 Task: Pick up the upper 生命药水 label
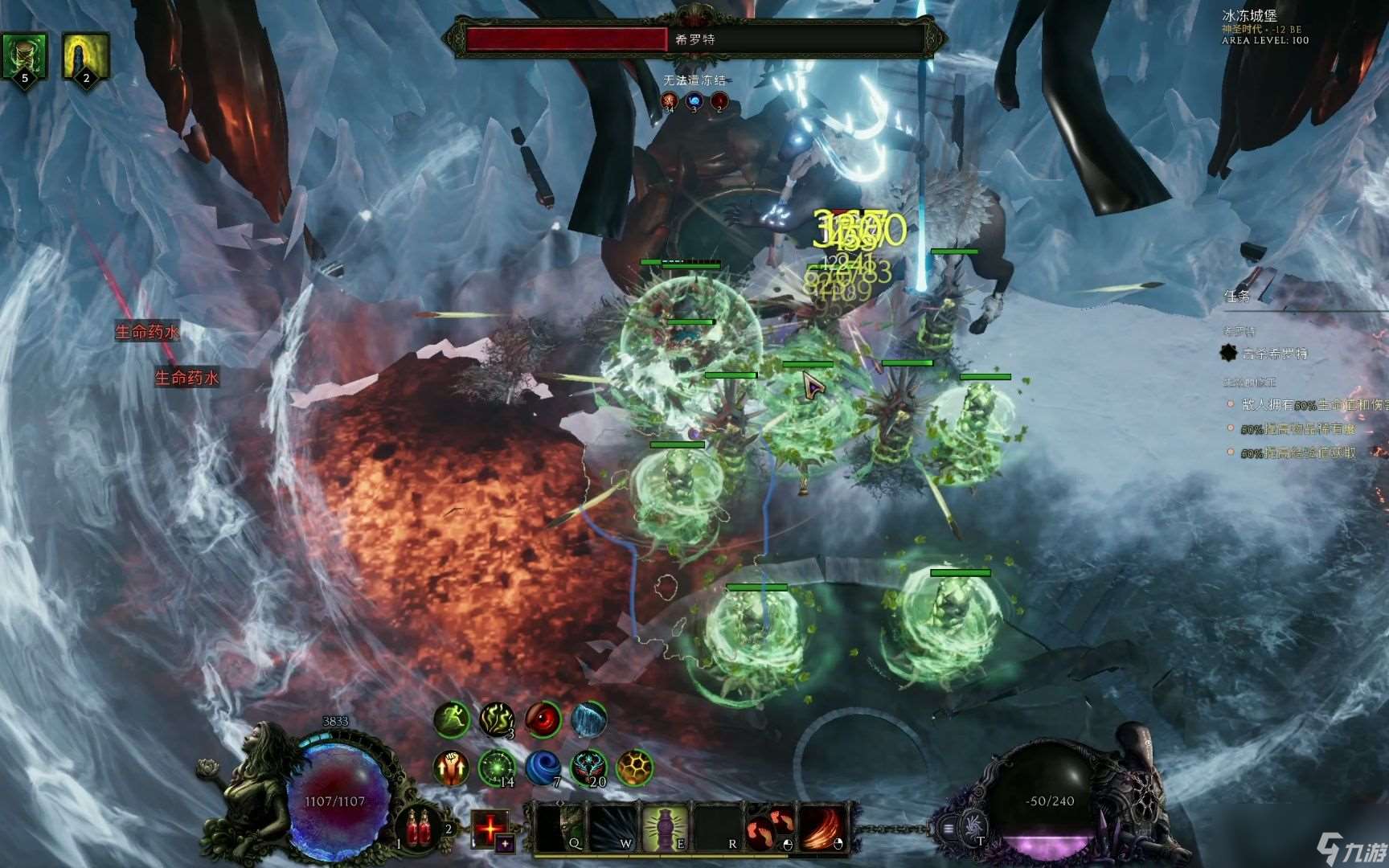tap(147, 331)
